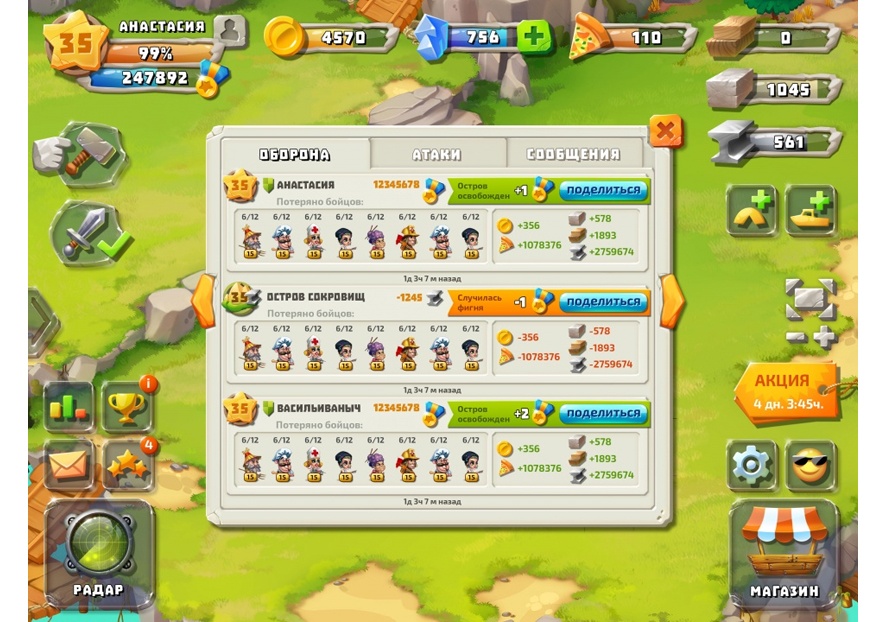Screen dimensions: 886x622
Task: Open the СООБЩЕНИЯ tab
Action: coord(573,154)
